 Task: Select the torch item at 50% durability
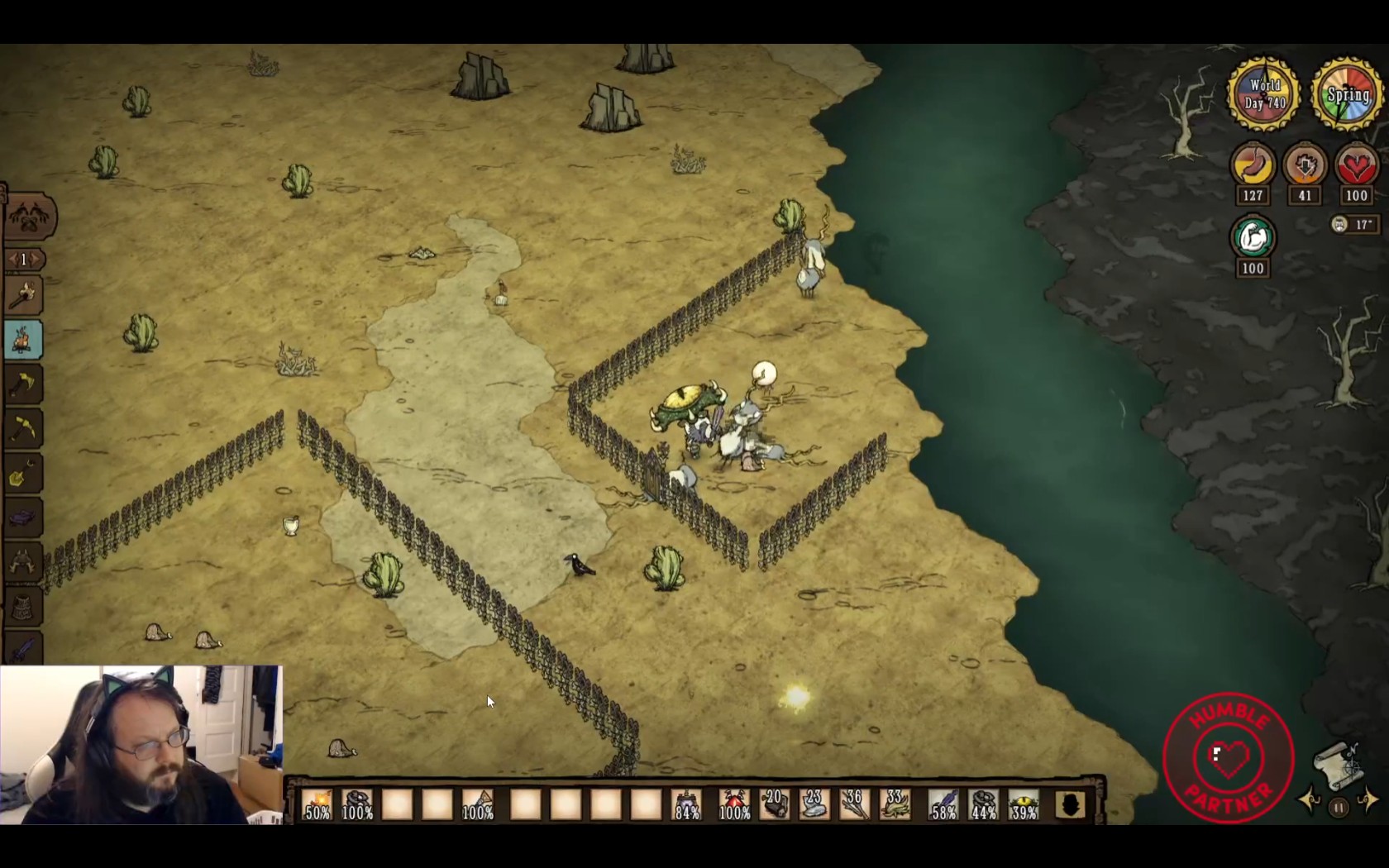(317, 804)
